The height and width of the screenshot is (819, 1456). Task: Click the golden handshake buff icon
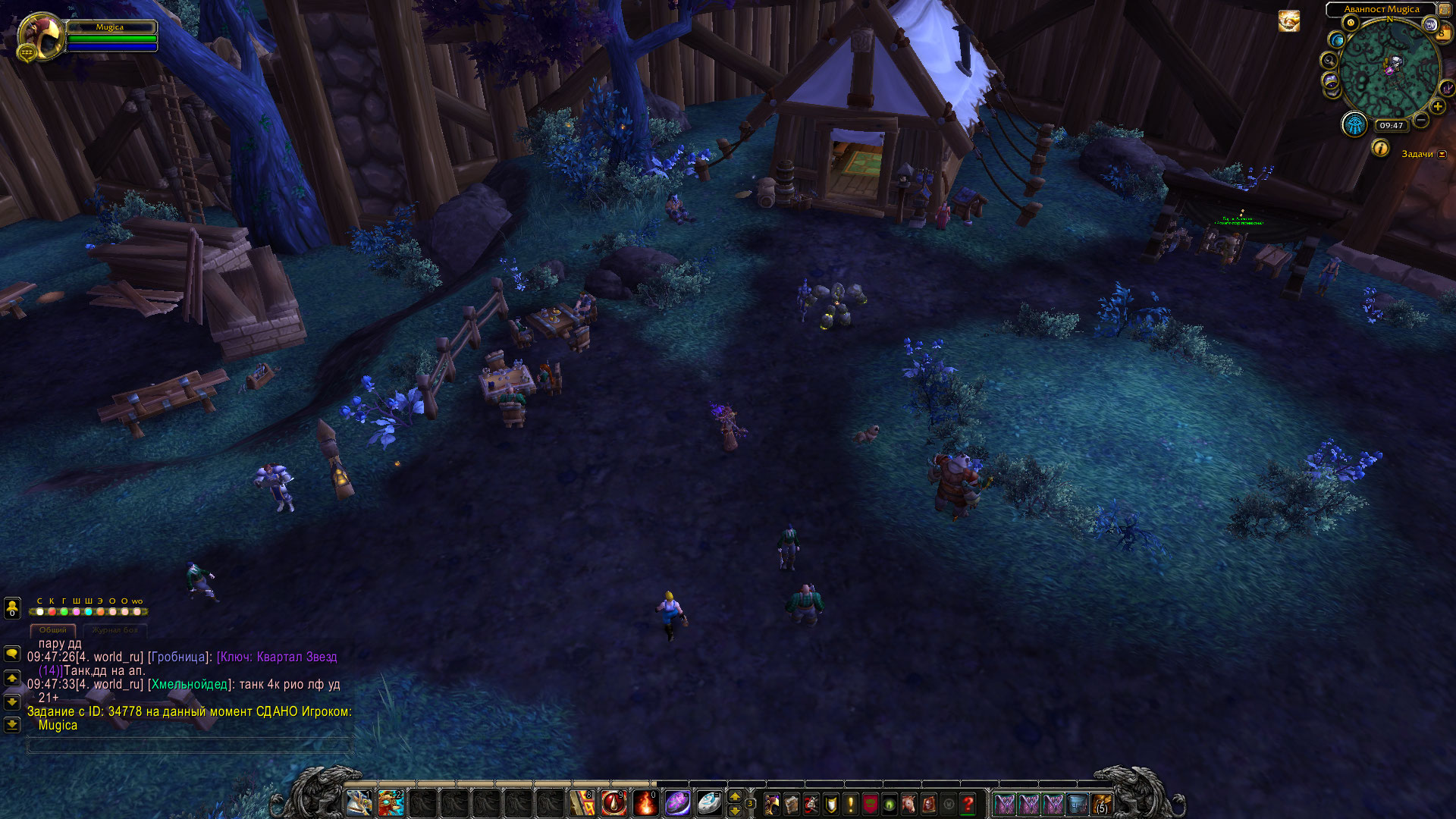(x=1289, y=21)
